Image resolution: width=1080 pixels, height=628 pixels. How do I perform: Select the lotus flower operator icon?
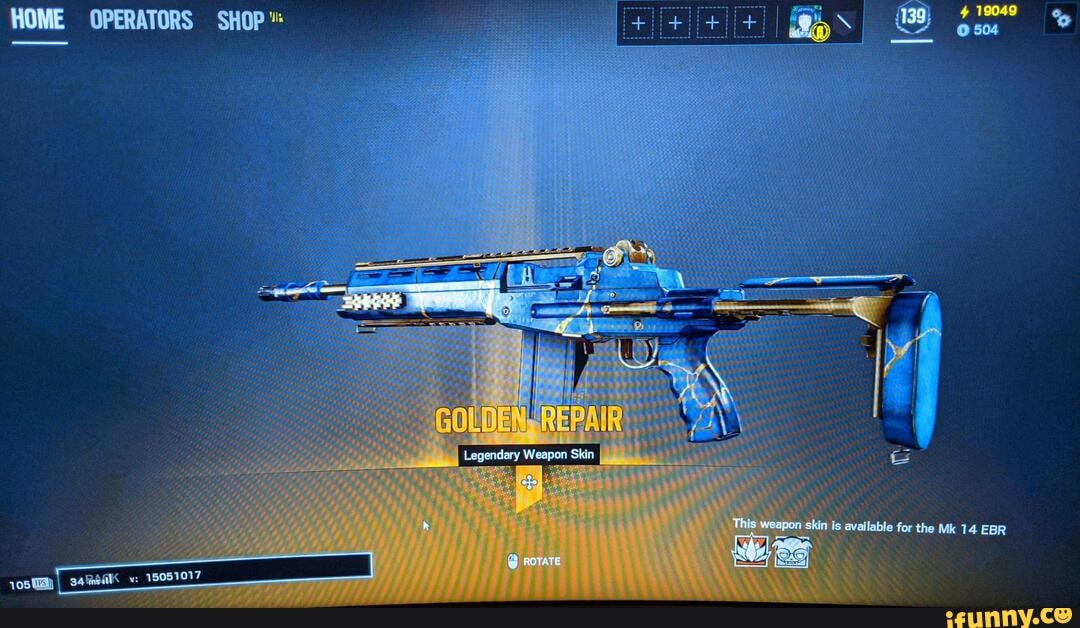[x=750, y=550]
